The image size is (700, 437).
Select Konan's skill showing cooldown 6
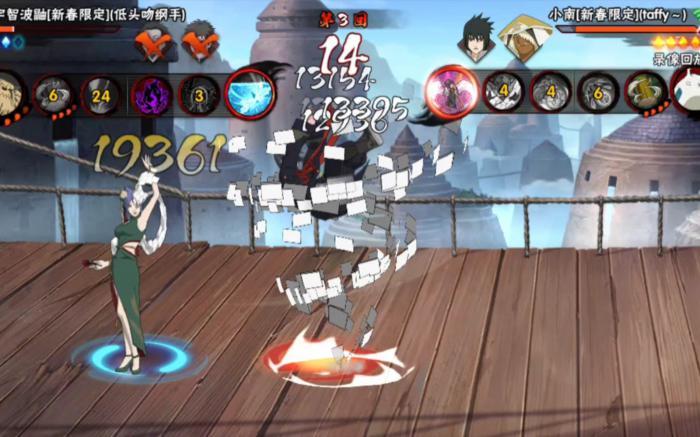[x=598, y=93]
